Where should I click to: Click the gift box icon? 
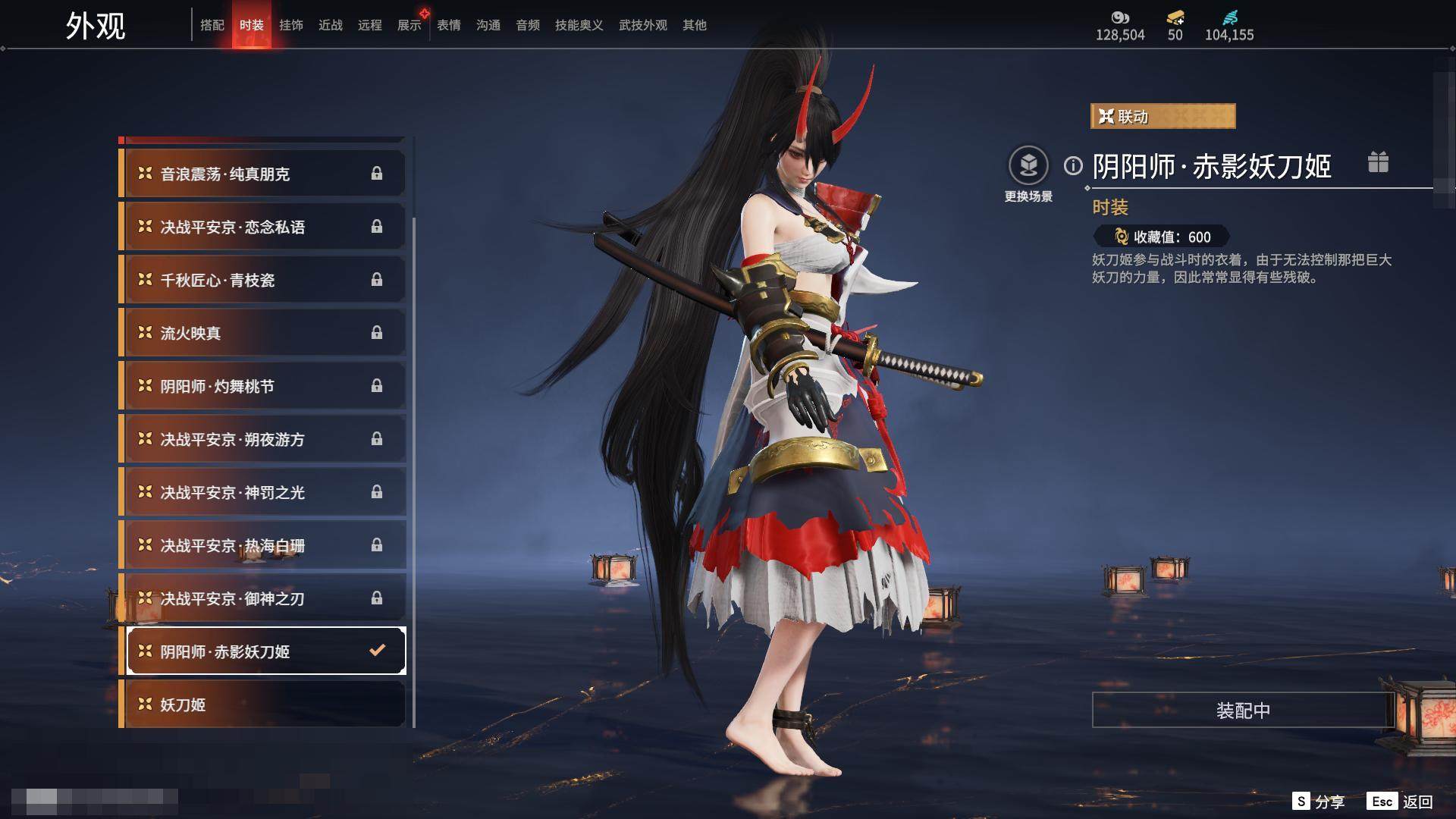click(x=1378, y=162)
